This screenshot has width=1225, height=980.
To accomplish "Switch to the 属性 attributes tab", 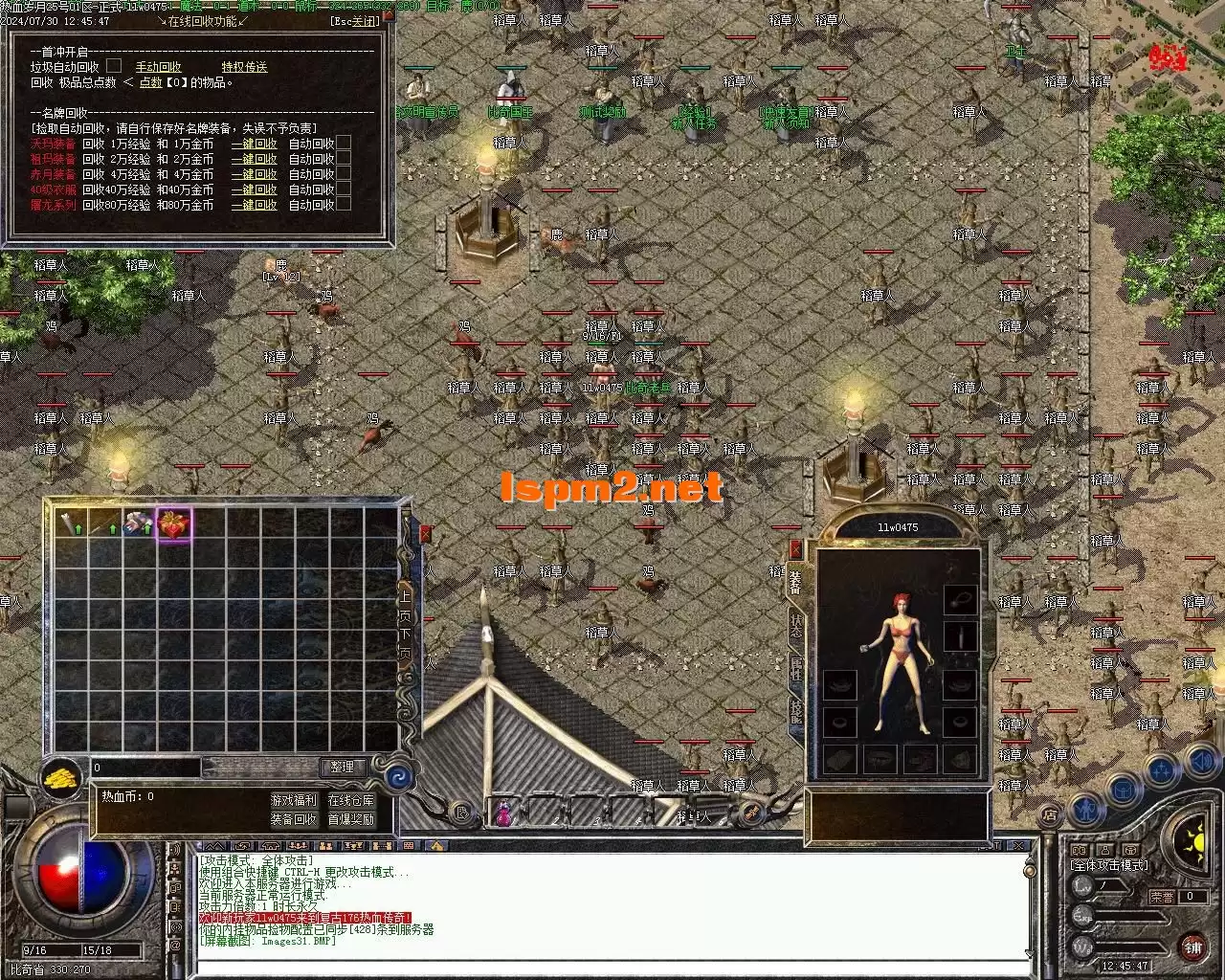I will tap(795, 668).
